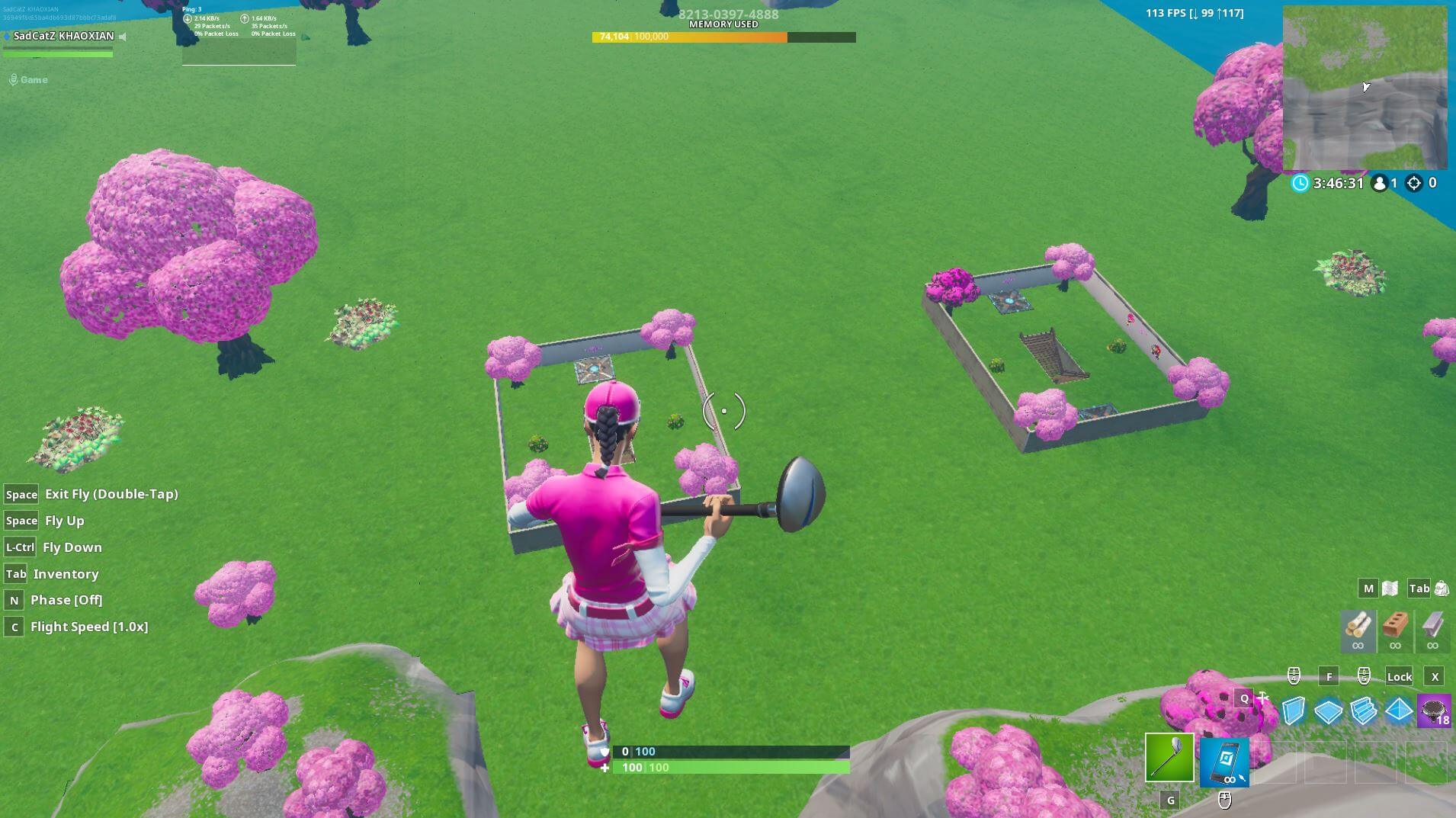1456x818 pixels.
Task: Click the backpack icon next to Tab
Action: [x=1442, y=588]
